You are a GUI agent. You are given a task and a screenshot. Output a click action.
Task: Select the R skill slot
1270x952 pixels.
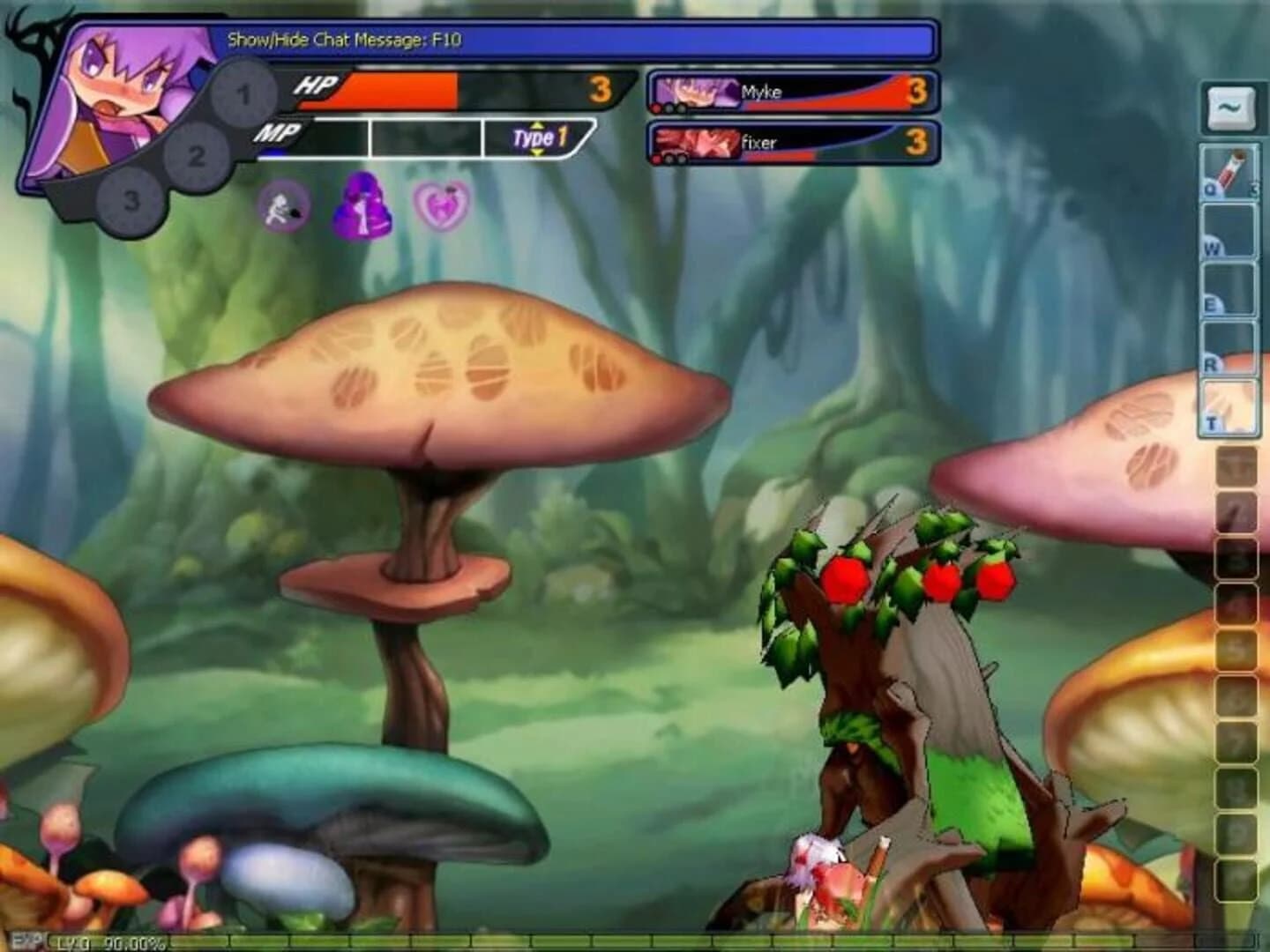(x=1229, y=346)
